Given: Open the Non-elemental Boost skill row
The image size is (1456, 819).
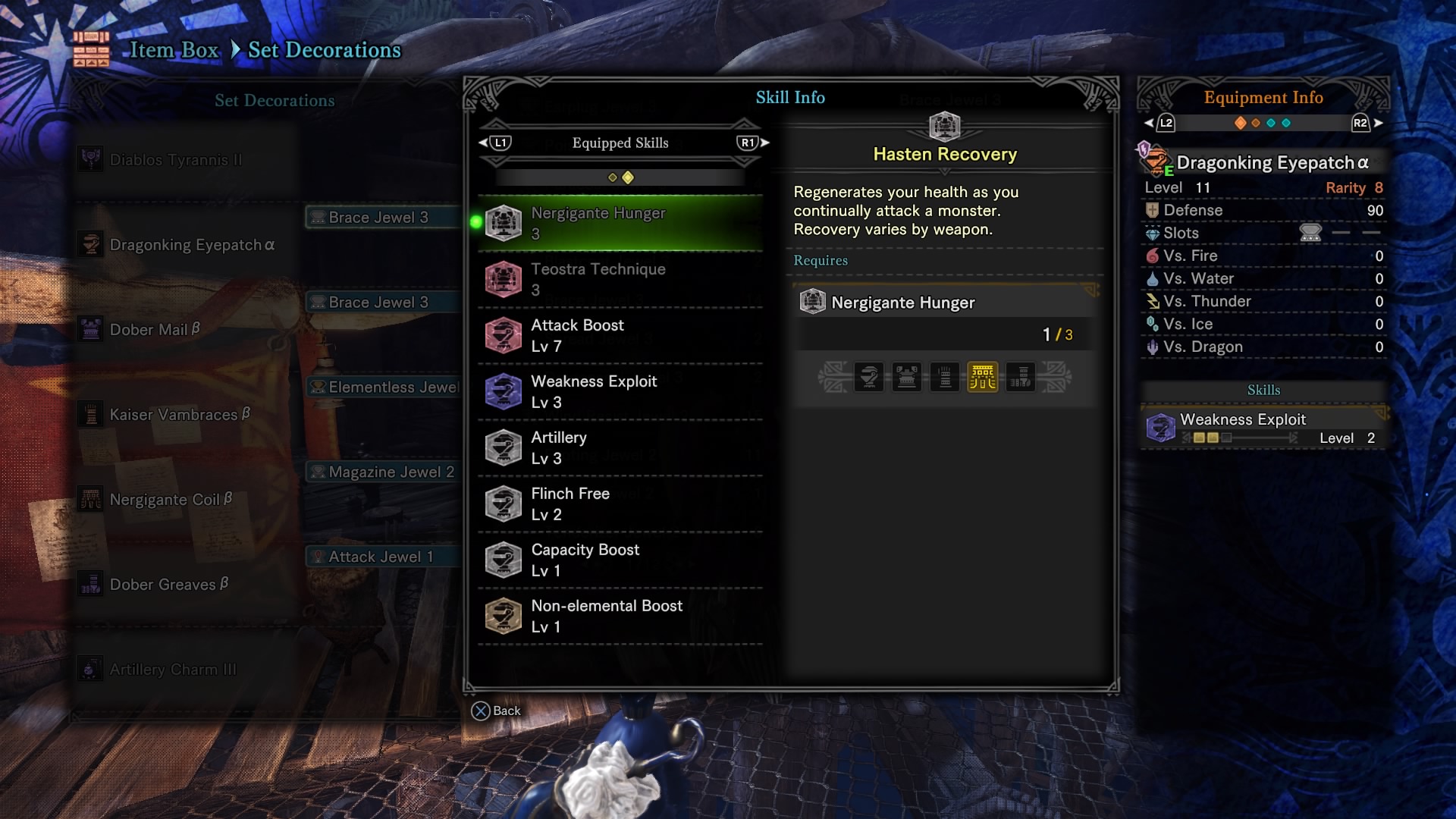Looking at the screenshot, I should point(620,616).
